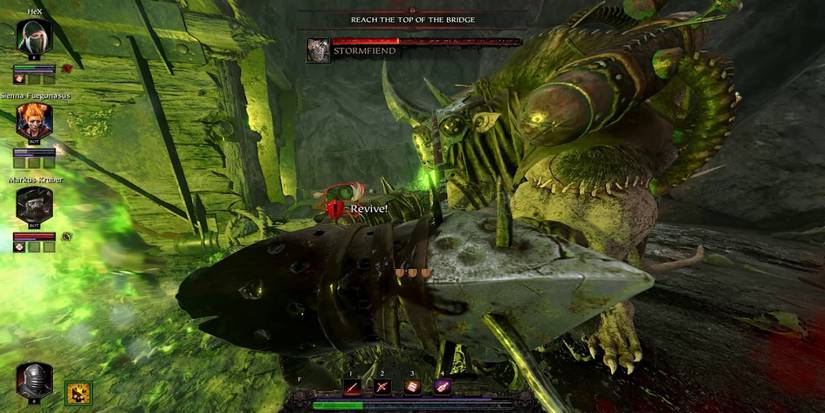825x413 pixels.
Task: Activate the orange career ability icon
Action: (x=77, y=391)
